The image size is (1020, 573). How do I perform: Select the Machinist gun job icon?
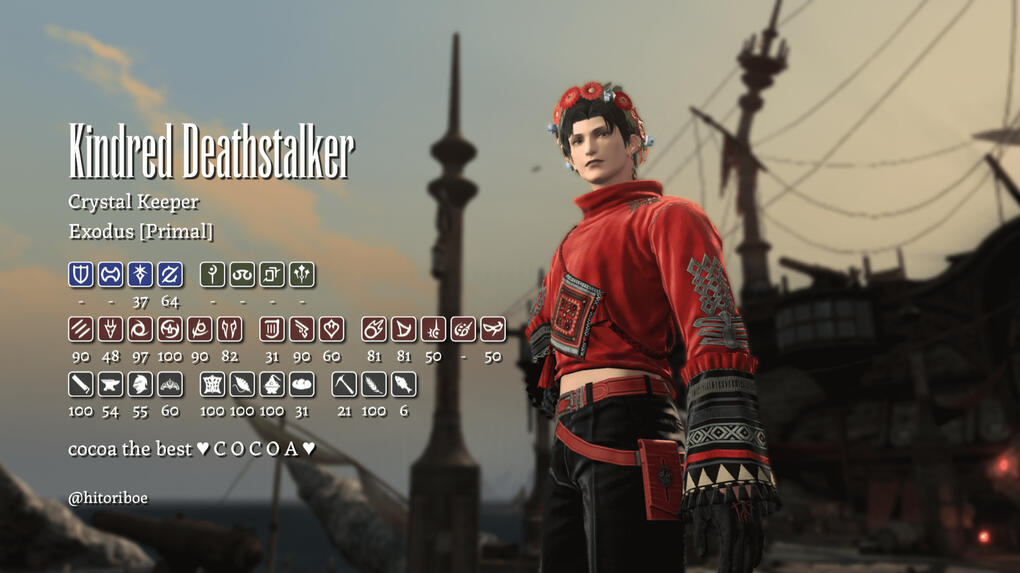302,329
